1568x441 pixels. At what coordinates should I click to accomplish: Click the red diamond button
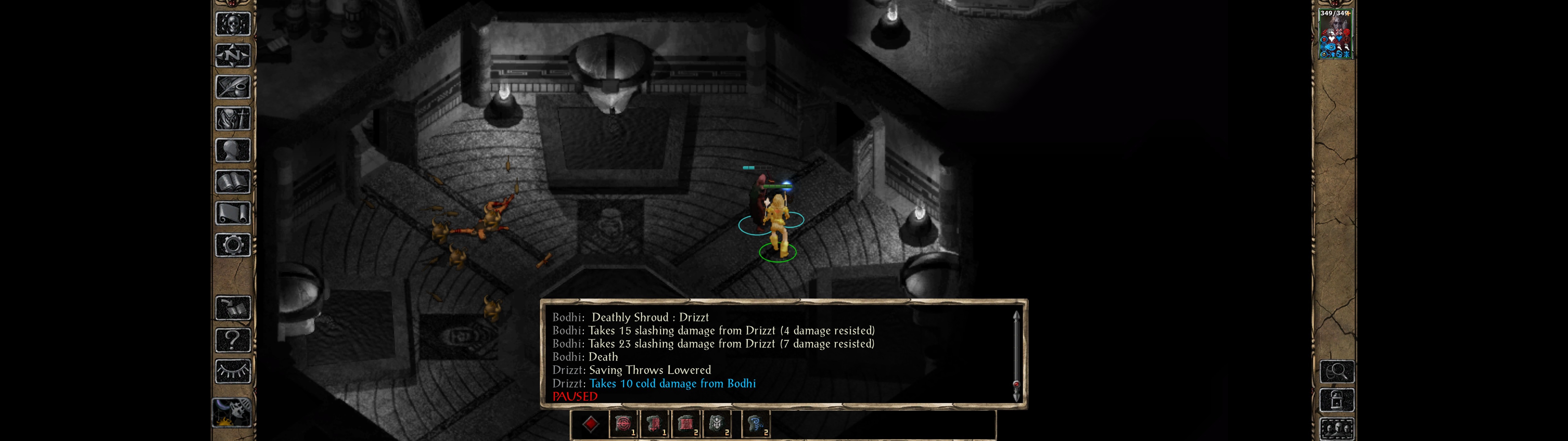click(590, 424)
